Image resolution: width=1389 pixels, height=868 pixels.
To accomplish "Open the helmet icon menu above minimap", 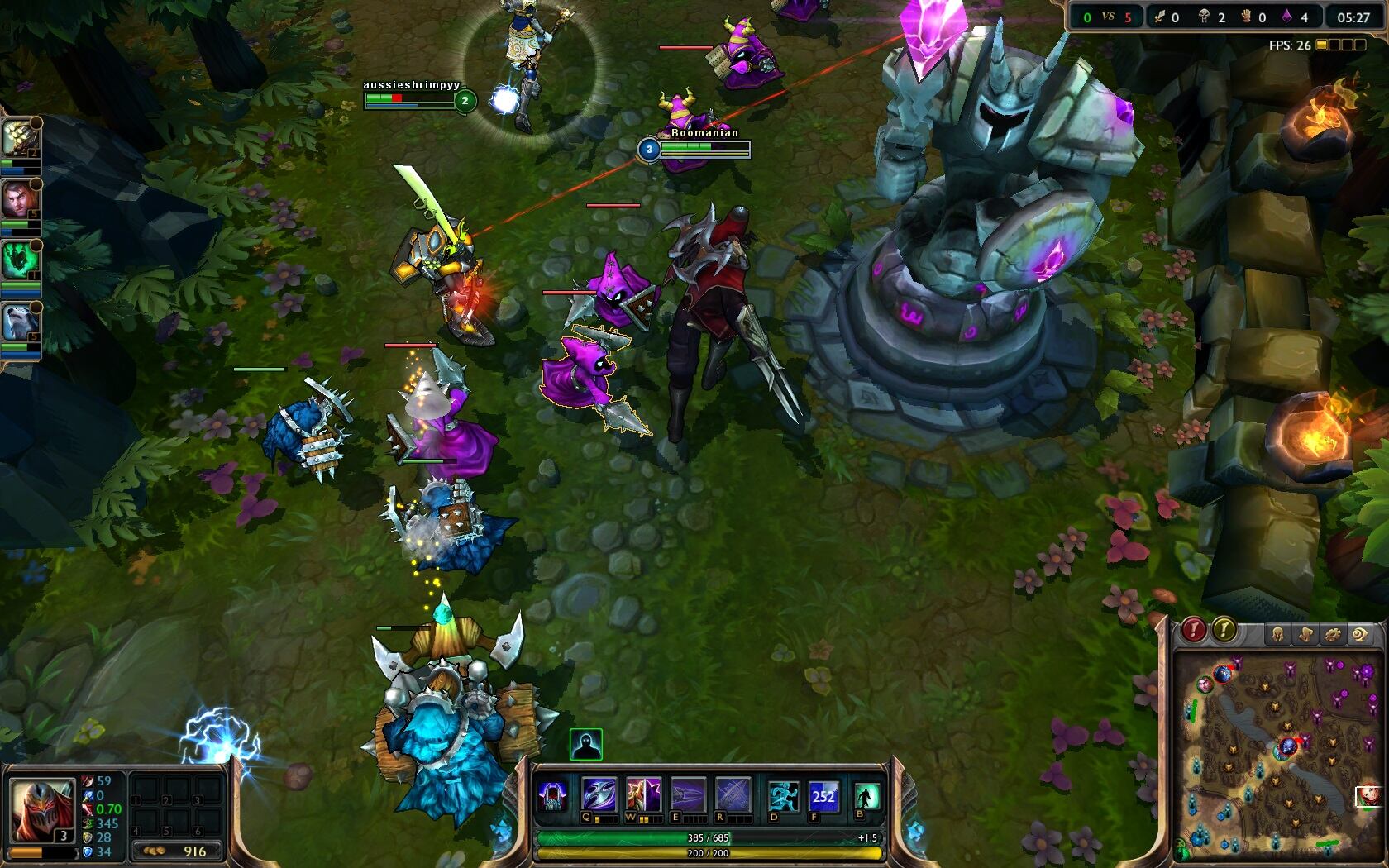I will coord(1277,635).
